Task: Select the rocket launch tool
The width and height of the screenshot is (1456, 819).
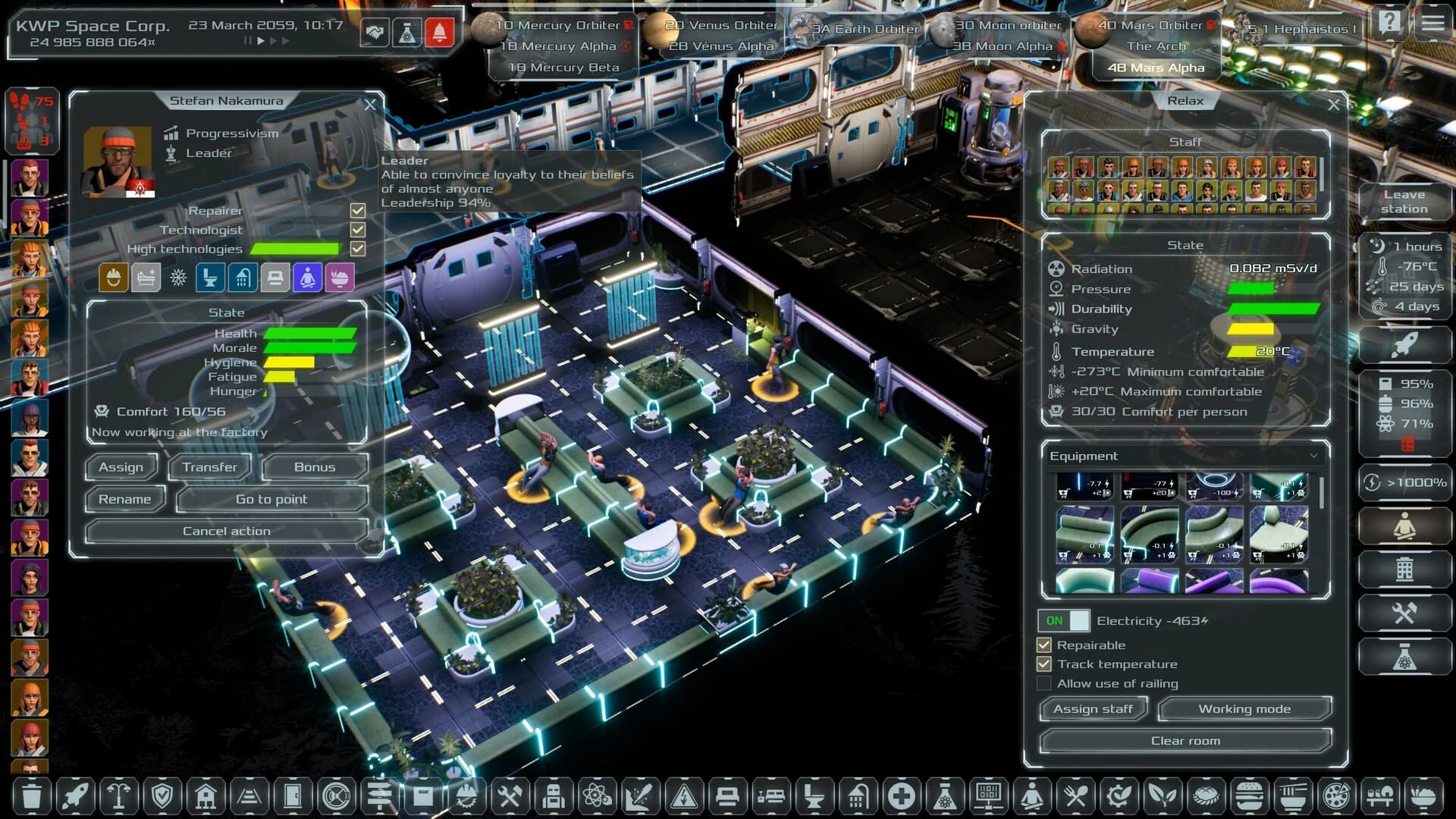Action: click(74, 796)
